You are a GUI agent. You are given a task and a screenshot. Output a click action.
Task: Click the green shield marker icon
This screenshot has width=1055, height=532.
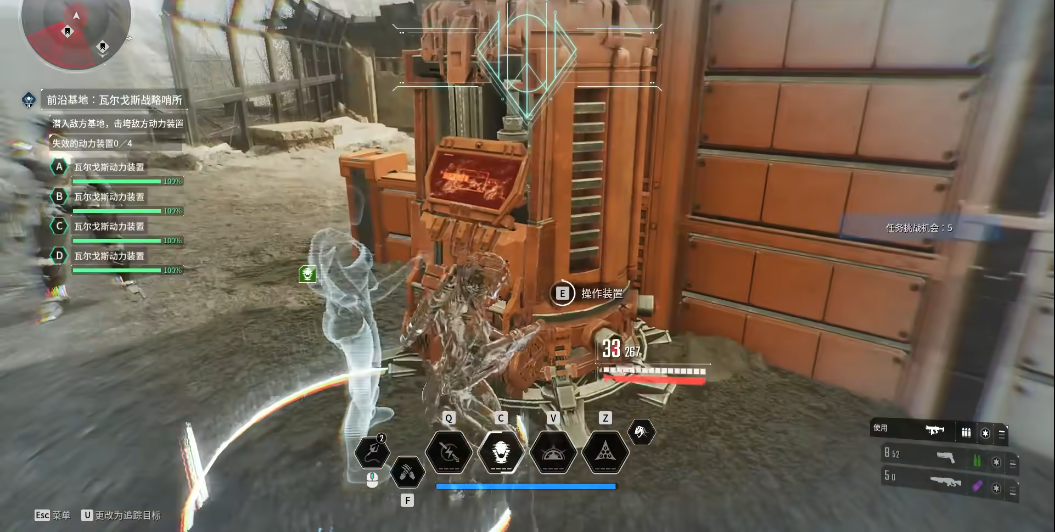[309, 273]
